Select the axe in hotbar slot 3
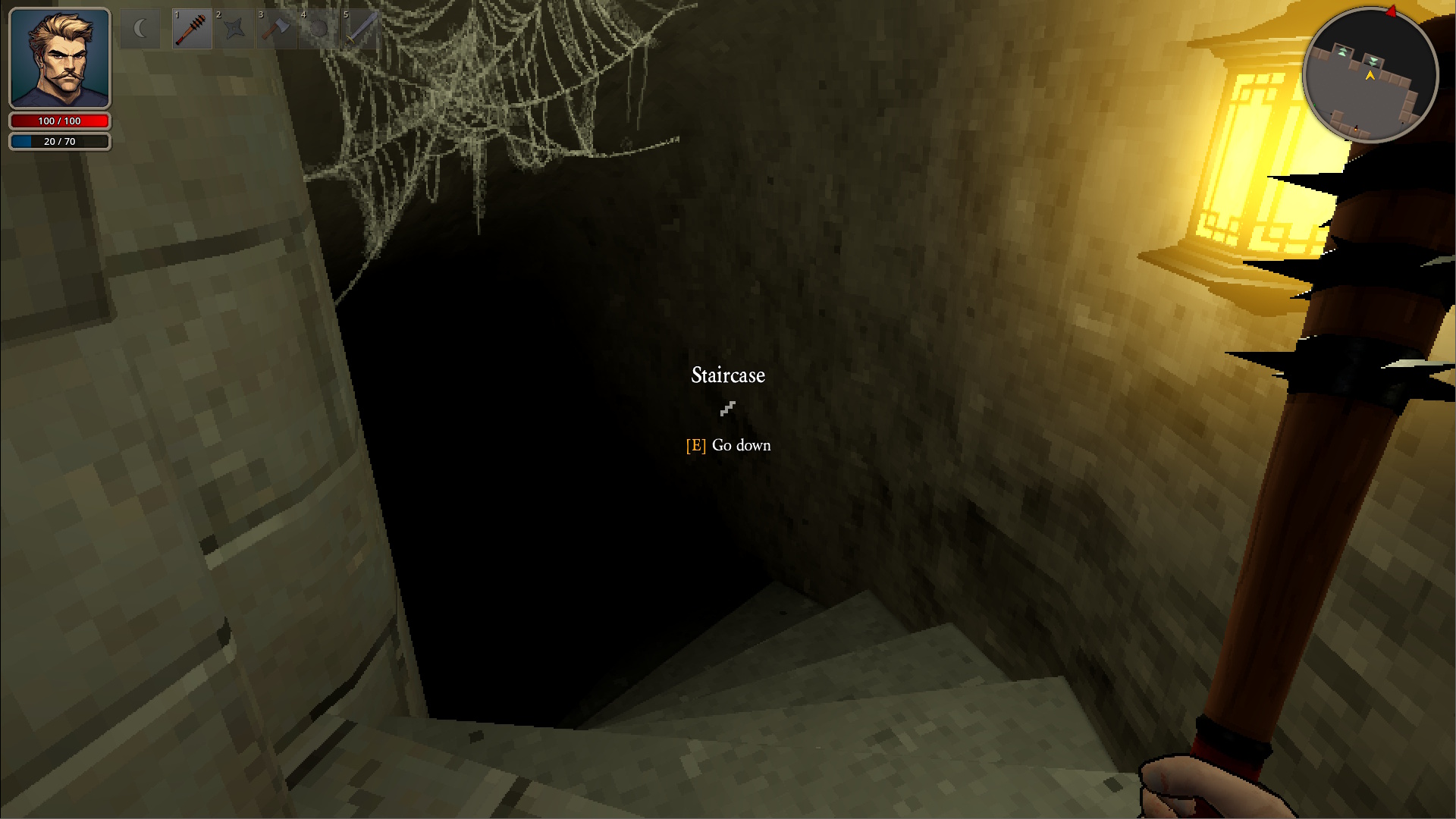The height and width of the screenshot is (819, 1456). pos(276,28)
